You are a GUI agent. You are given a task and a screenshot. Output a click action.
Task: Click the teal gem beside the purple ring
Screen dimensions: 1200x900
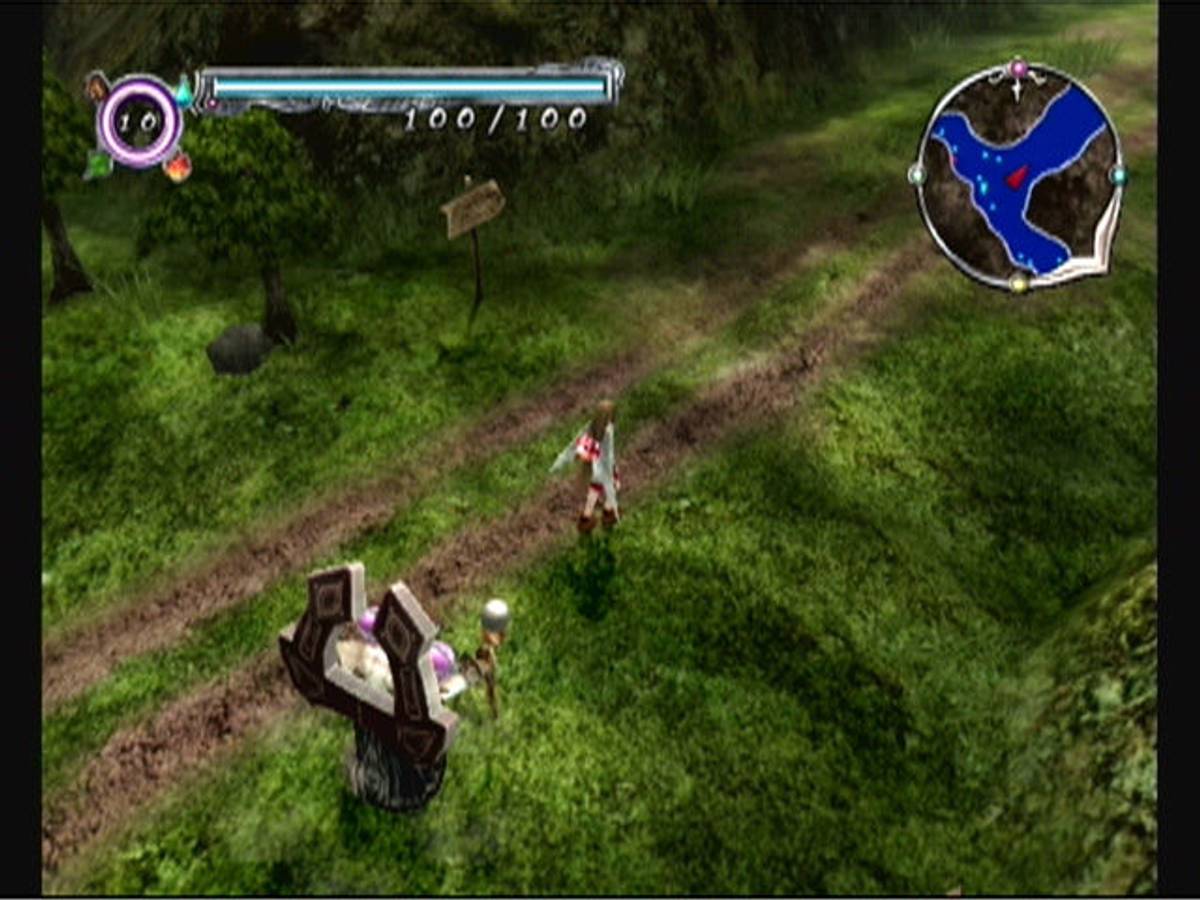(184, 95)
